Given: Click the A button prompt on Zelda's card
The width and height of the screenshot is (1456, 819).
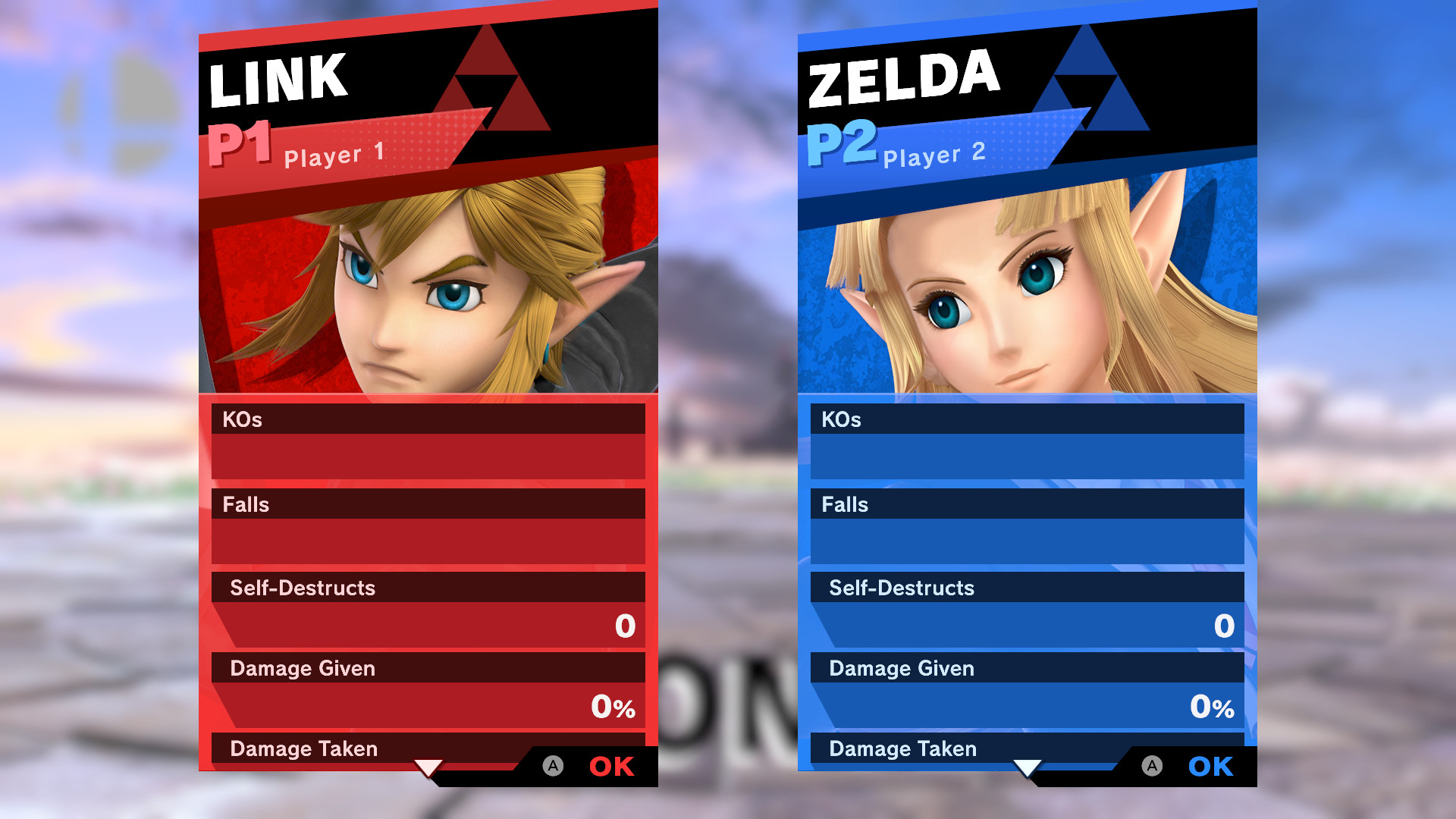Looking at the screenshot, I should 1151,766.
